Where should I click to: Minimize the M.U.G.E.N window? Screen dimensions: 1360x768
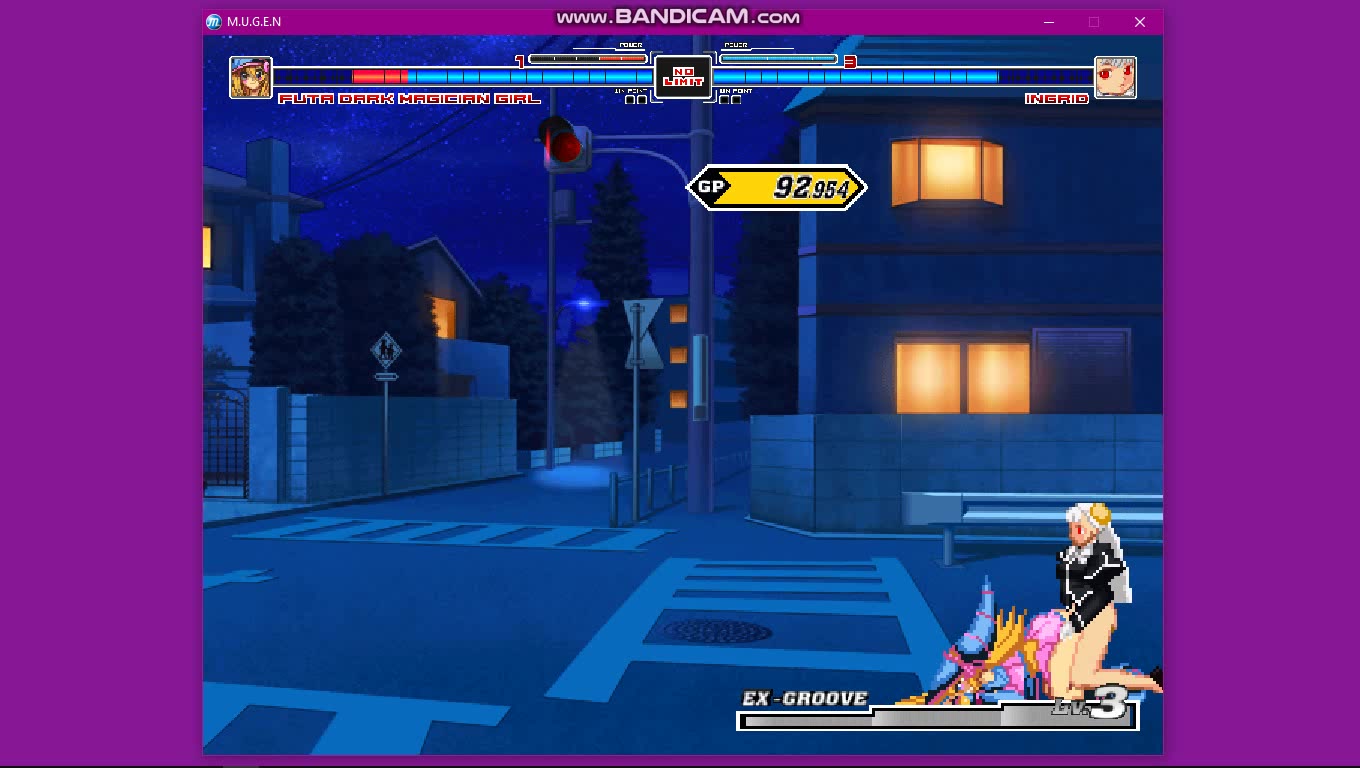(x=1049, y=22)
